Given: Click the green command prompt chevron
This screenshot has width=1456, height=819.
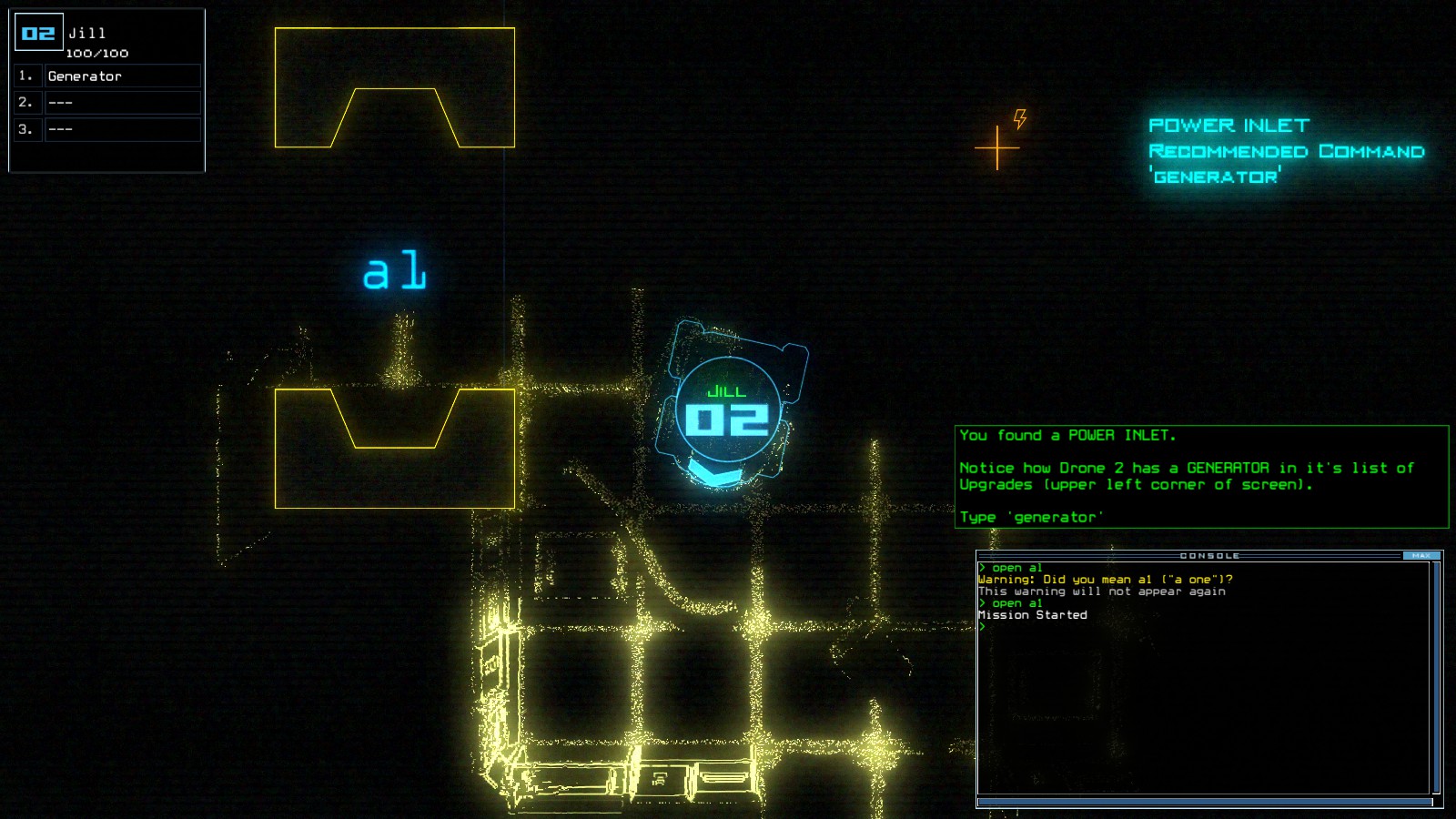Looking at the screenshot, I should tap(981, 626).
